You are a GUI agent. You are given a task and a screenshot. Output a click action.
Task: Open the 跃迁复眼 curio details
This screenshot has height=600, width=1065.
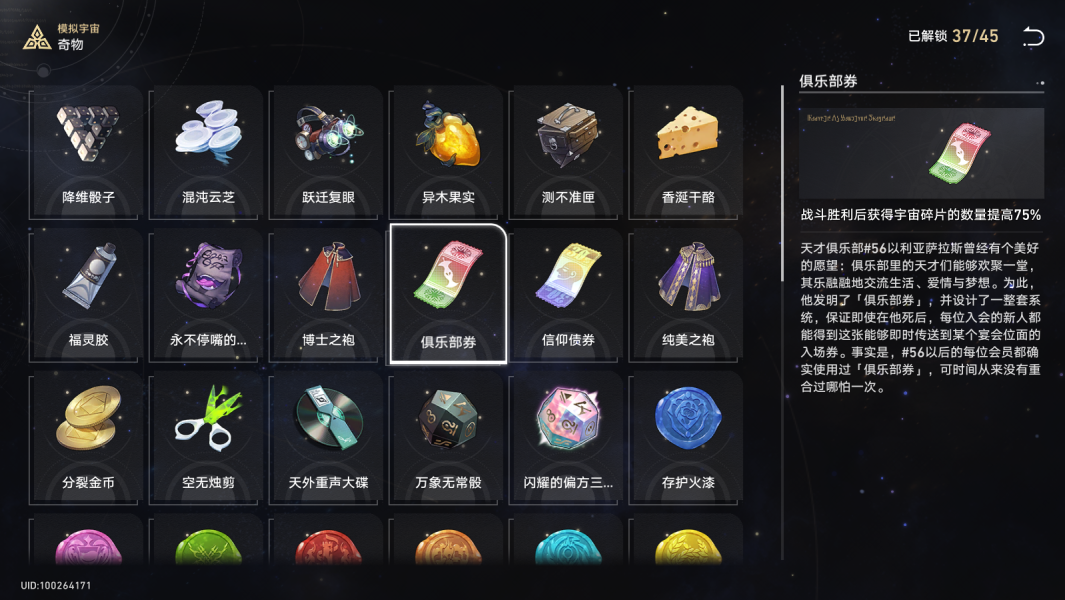(328, 150)
